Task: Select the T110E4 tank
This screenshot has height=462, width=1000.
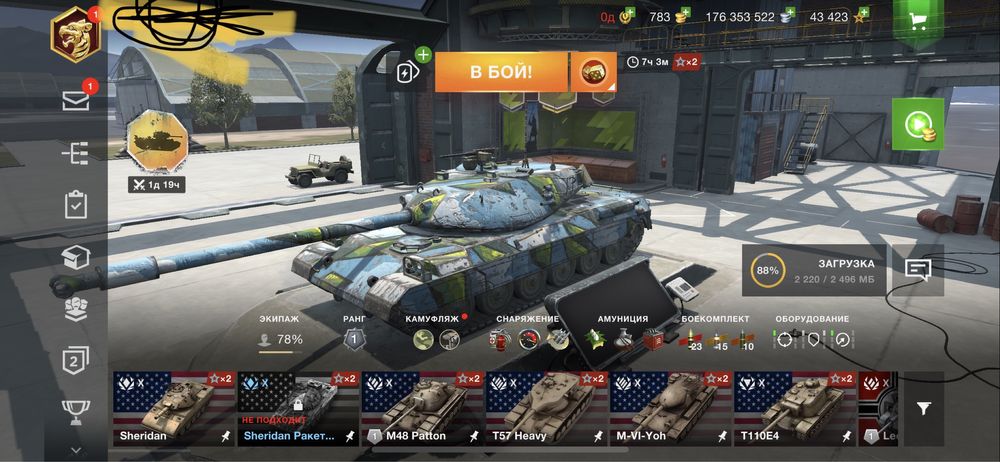Action: 795,409
